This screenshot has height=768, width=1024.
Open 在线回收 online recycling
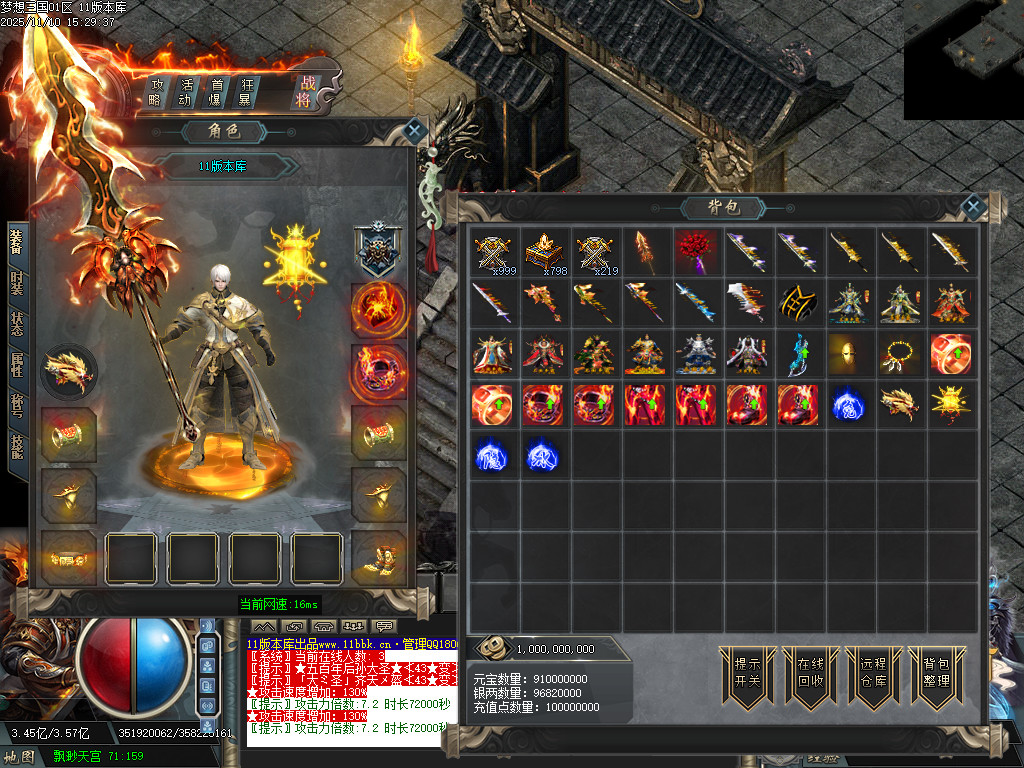coord(810,672)
